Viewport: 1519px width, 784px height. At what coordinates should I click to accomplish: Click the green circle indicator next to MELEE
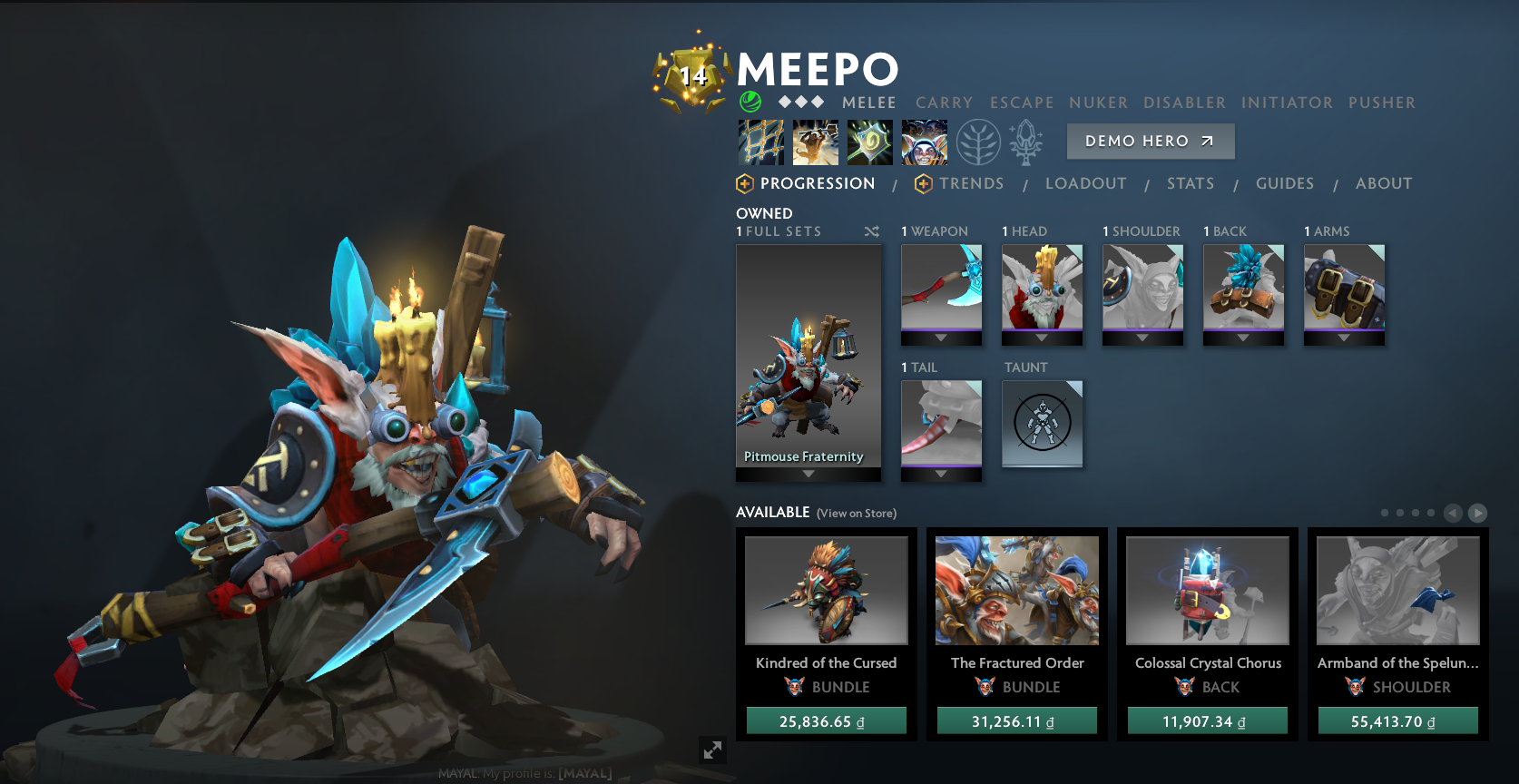[x=750, y=103]
